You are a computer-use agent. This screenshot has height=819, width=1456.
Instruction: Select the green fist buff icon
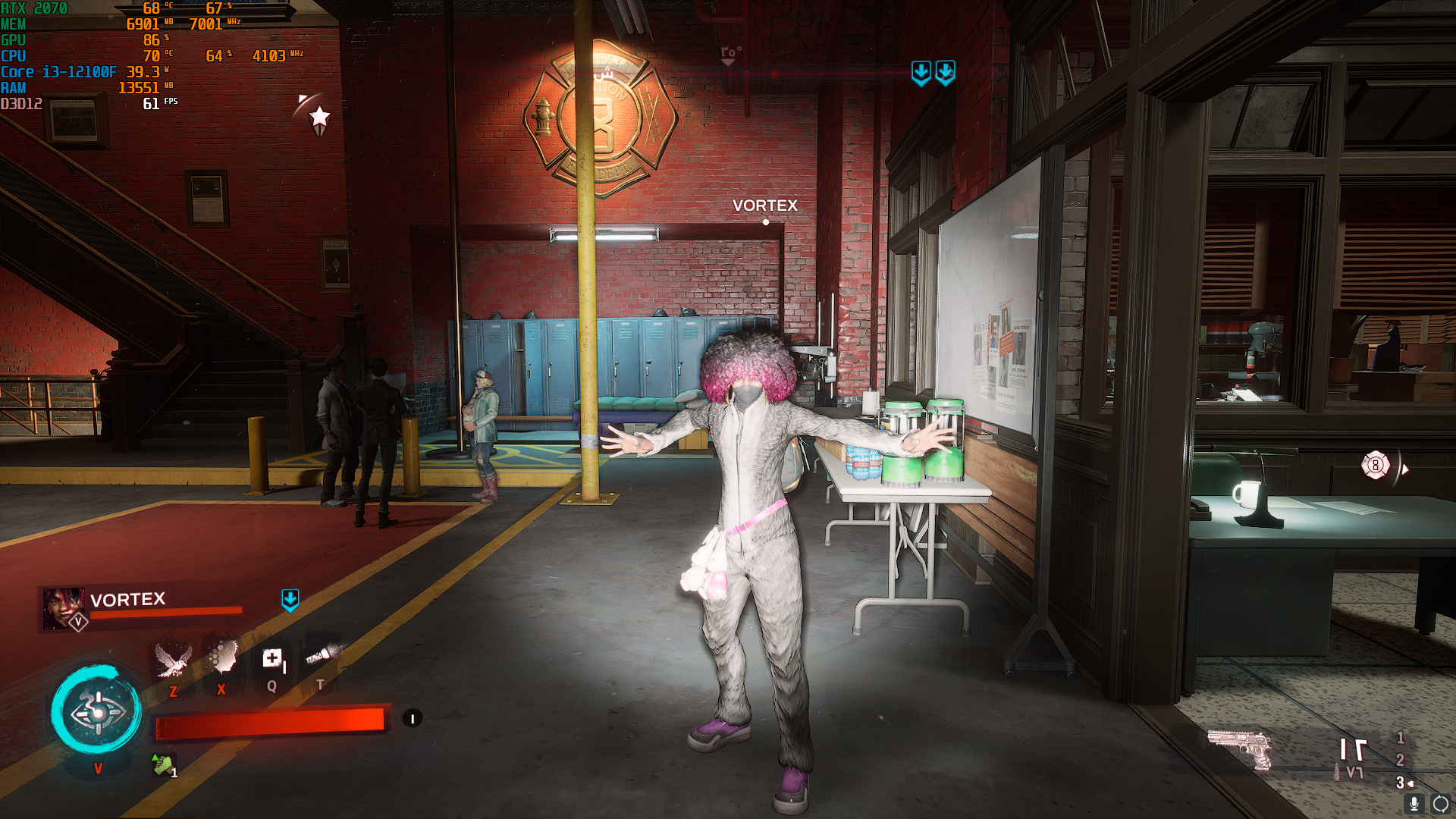[163, 764]
